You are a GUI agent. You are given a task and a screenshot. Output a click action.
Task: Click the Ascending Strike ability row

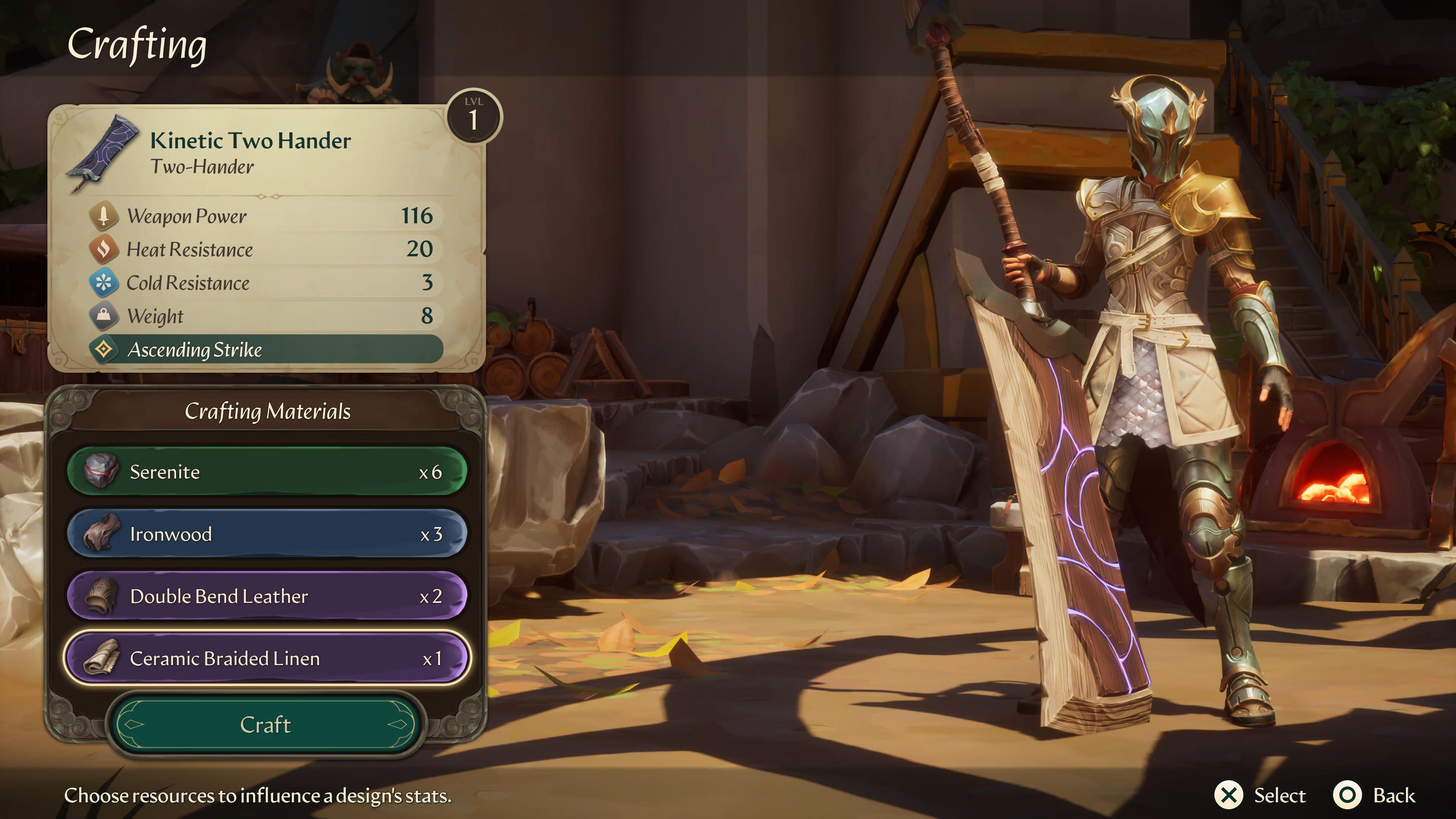266,349
